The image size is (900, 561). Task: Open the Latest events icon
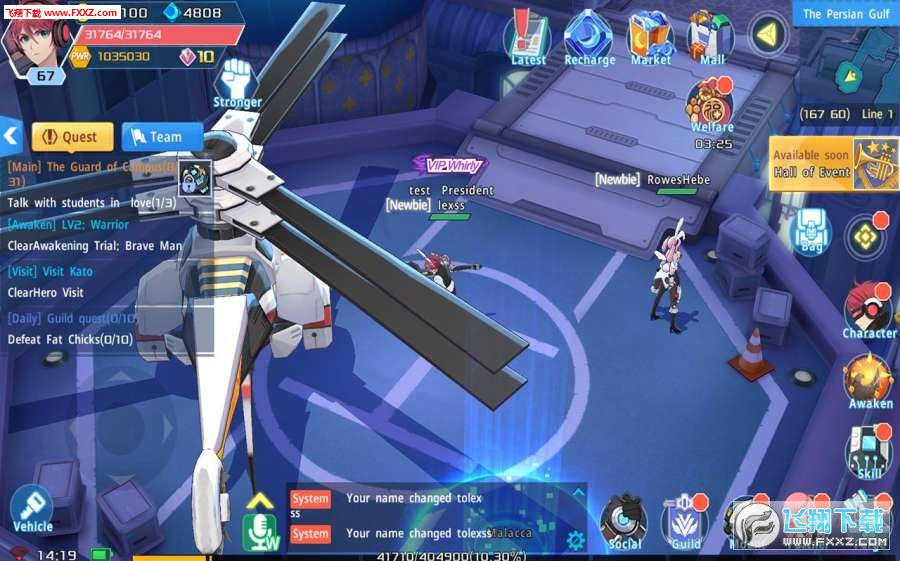click(x=528, y=36)
